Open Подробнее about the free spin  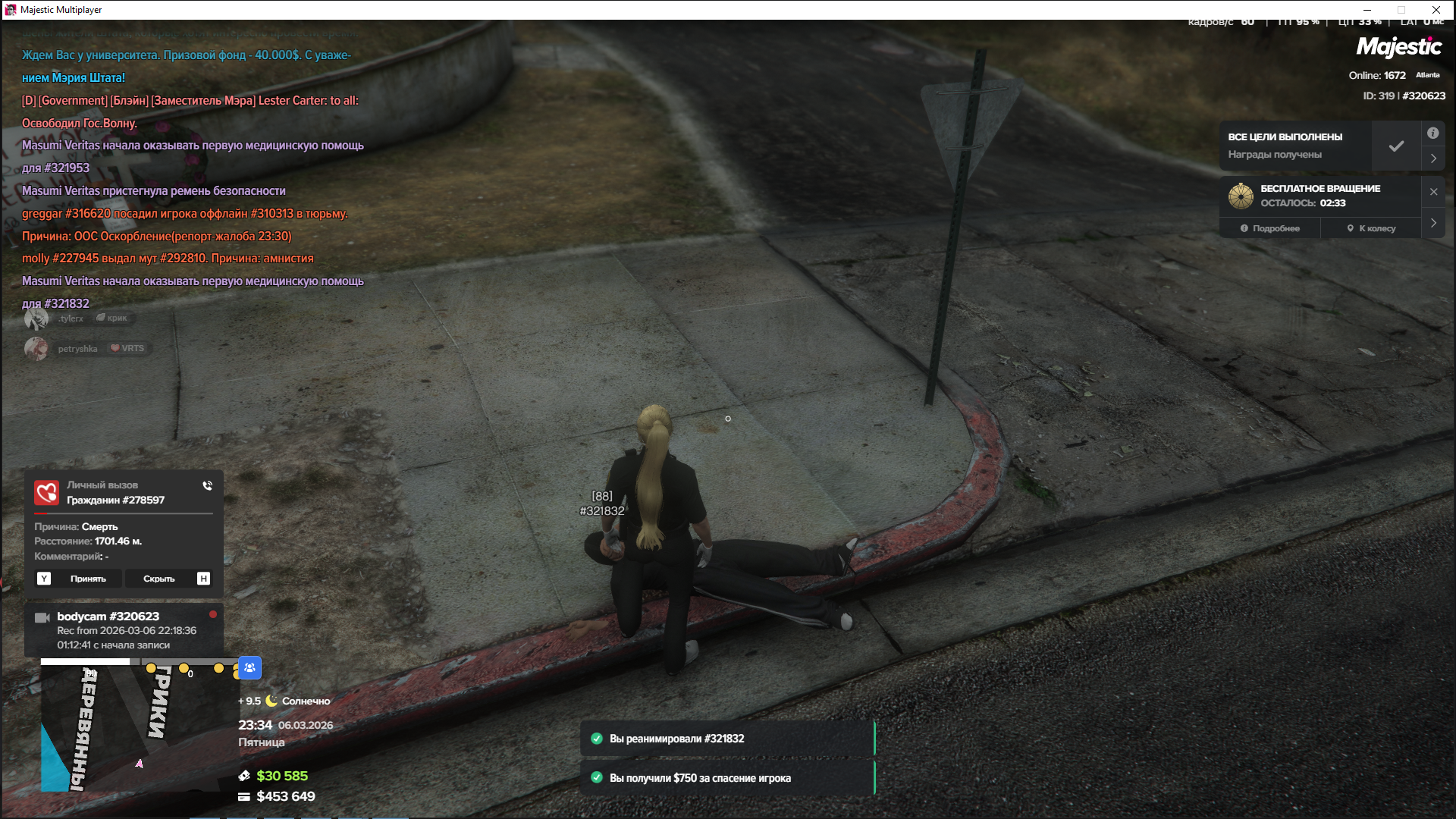point(1270,228)
